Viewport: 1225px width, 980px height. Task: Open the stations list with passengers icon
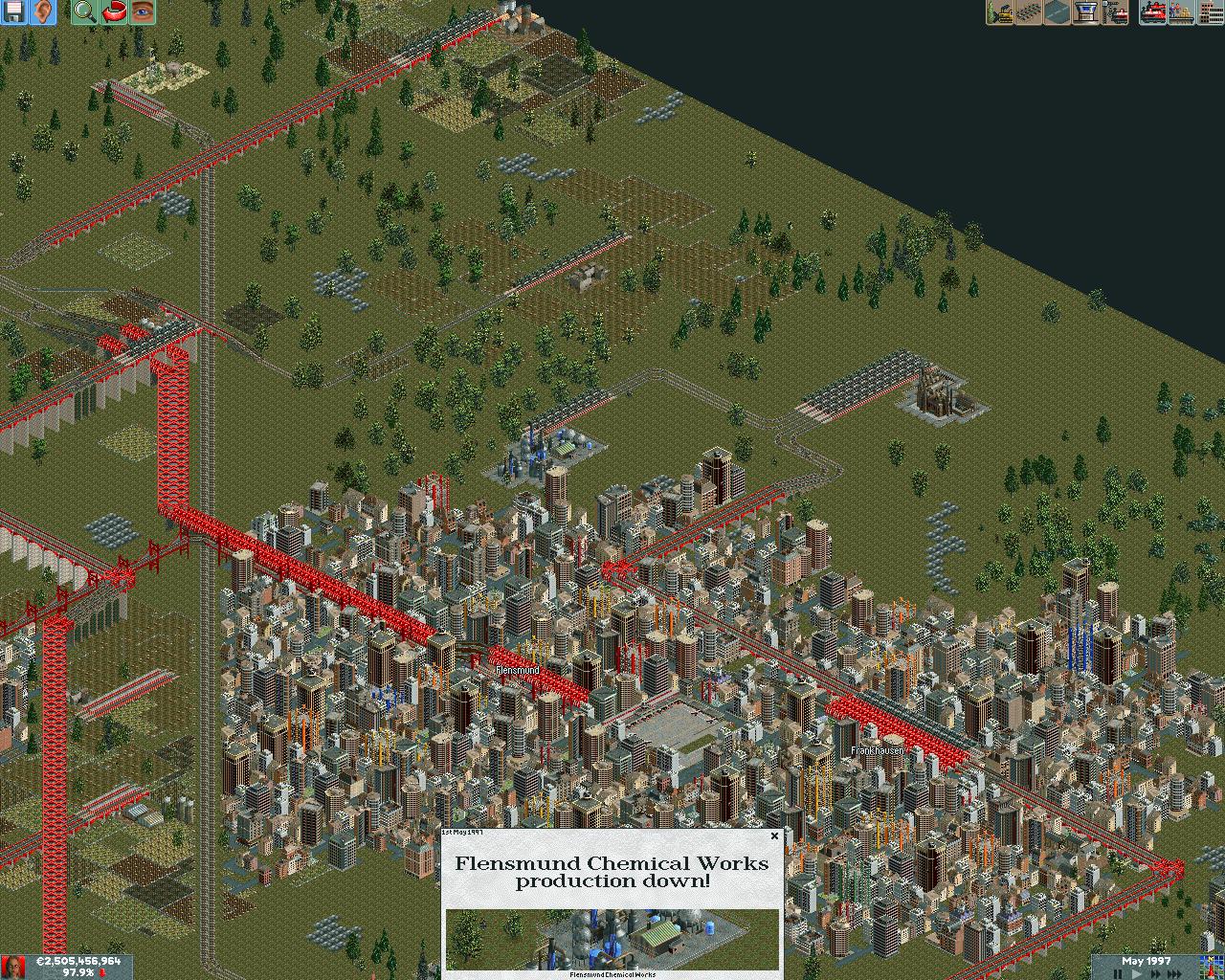(x=1182, y=12)
